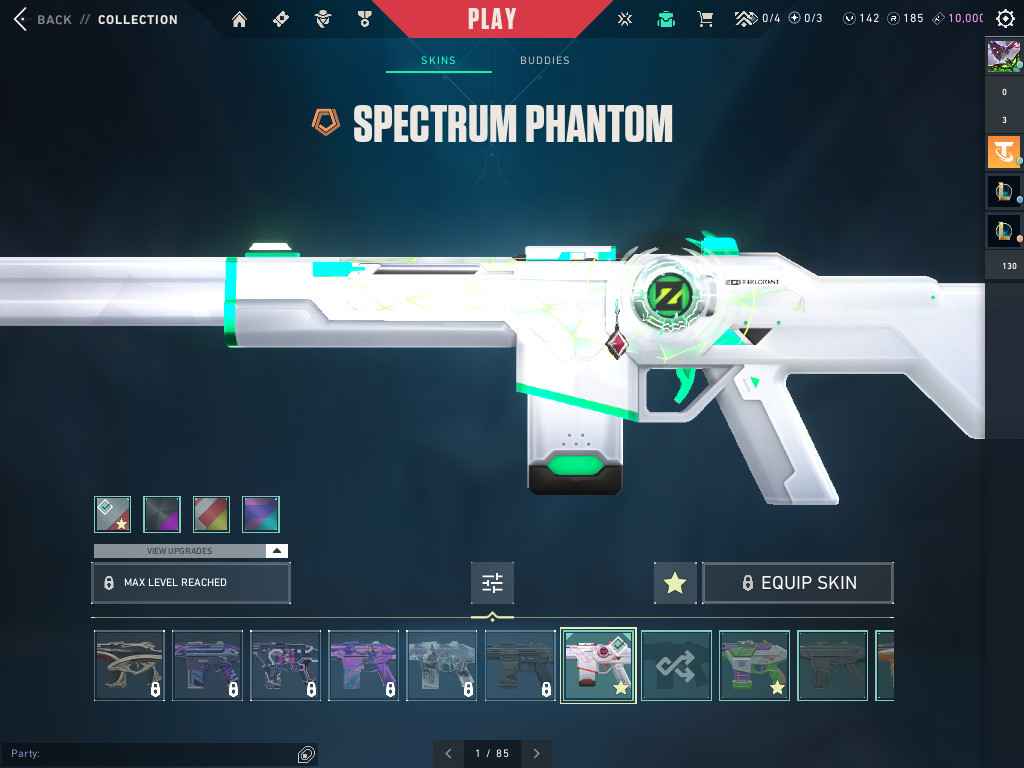Select the Skins tab
The width and height of the screenshot is (1024, 768).
(x=438, y=61)
